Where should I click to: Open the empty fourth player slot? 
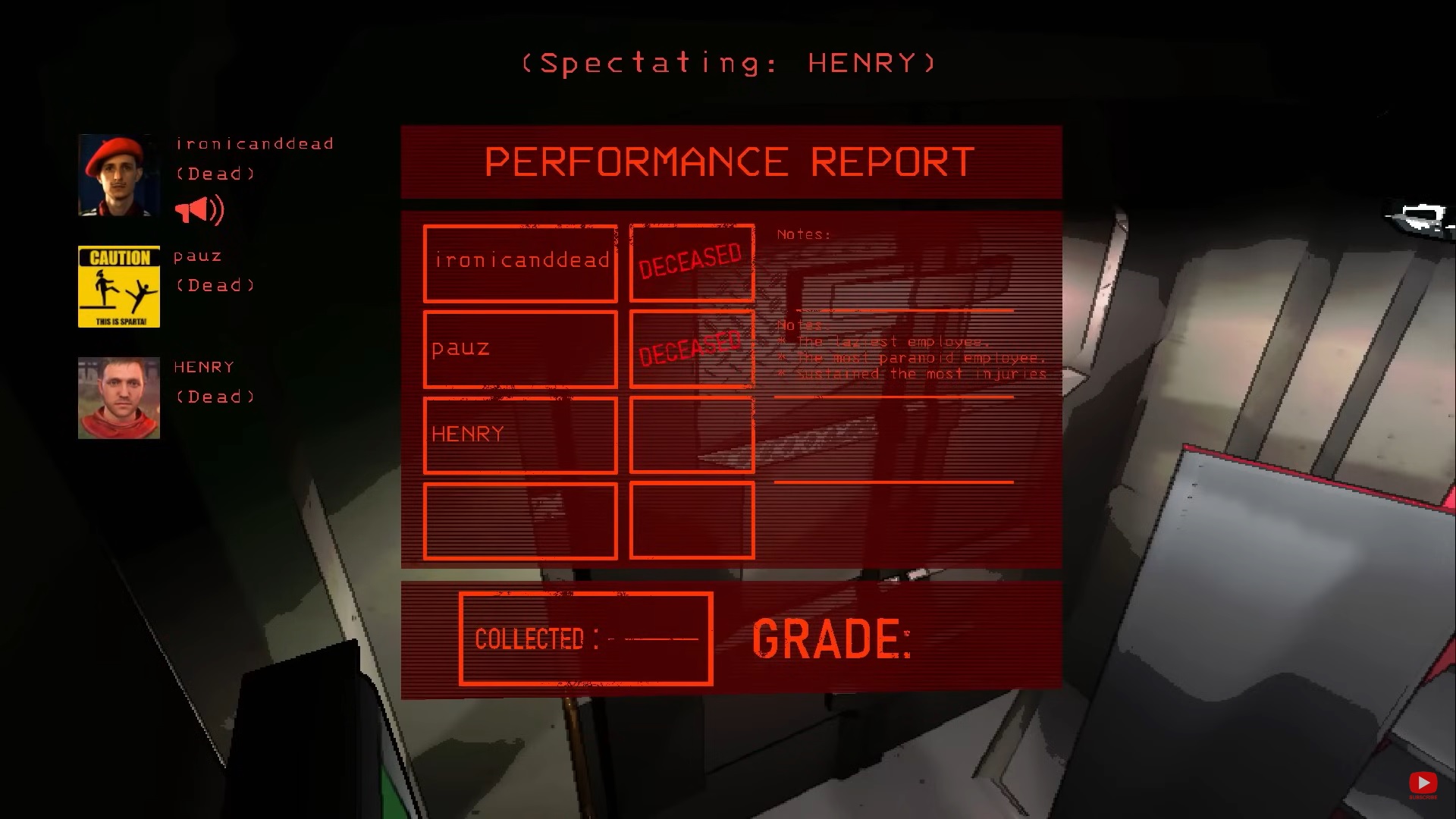[x=520, y=522]
